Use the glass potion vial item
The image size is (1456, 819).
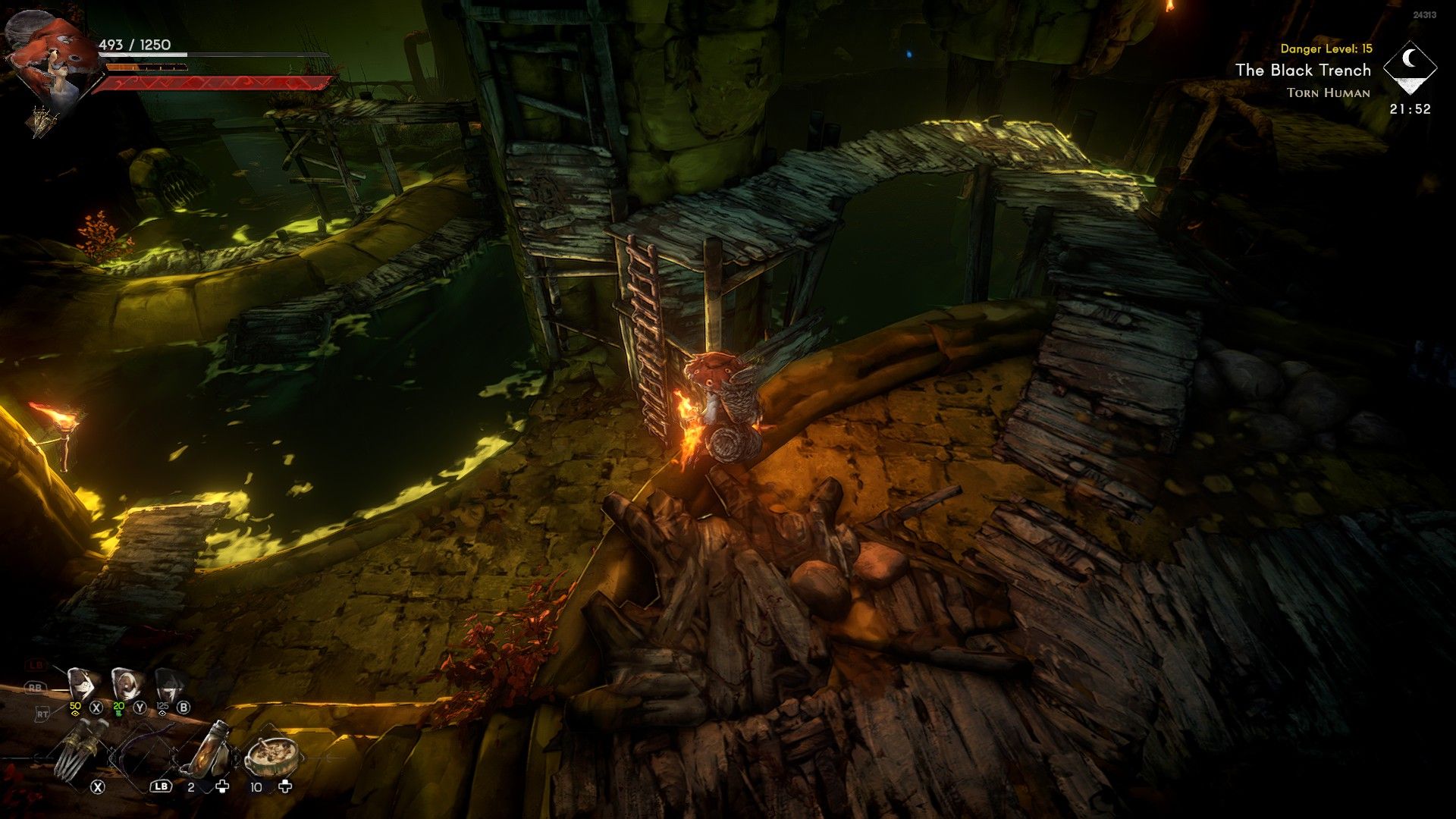click(210, 751)
